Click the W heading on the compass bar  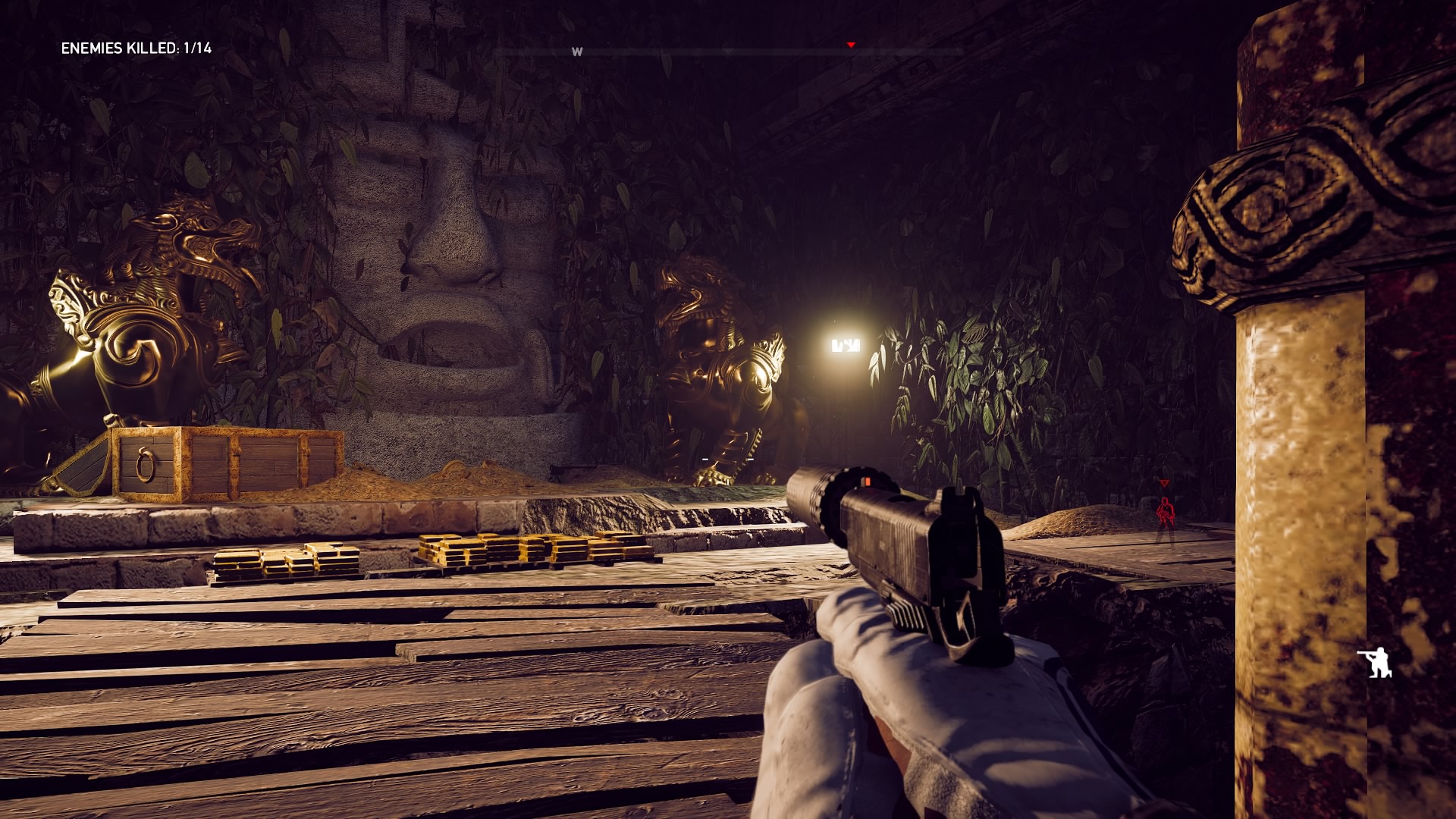tap(577, 52)
